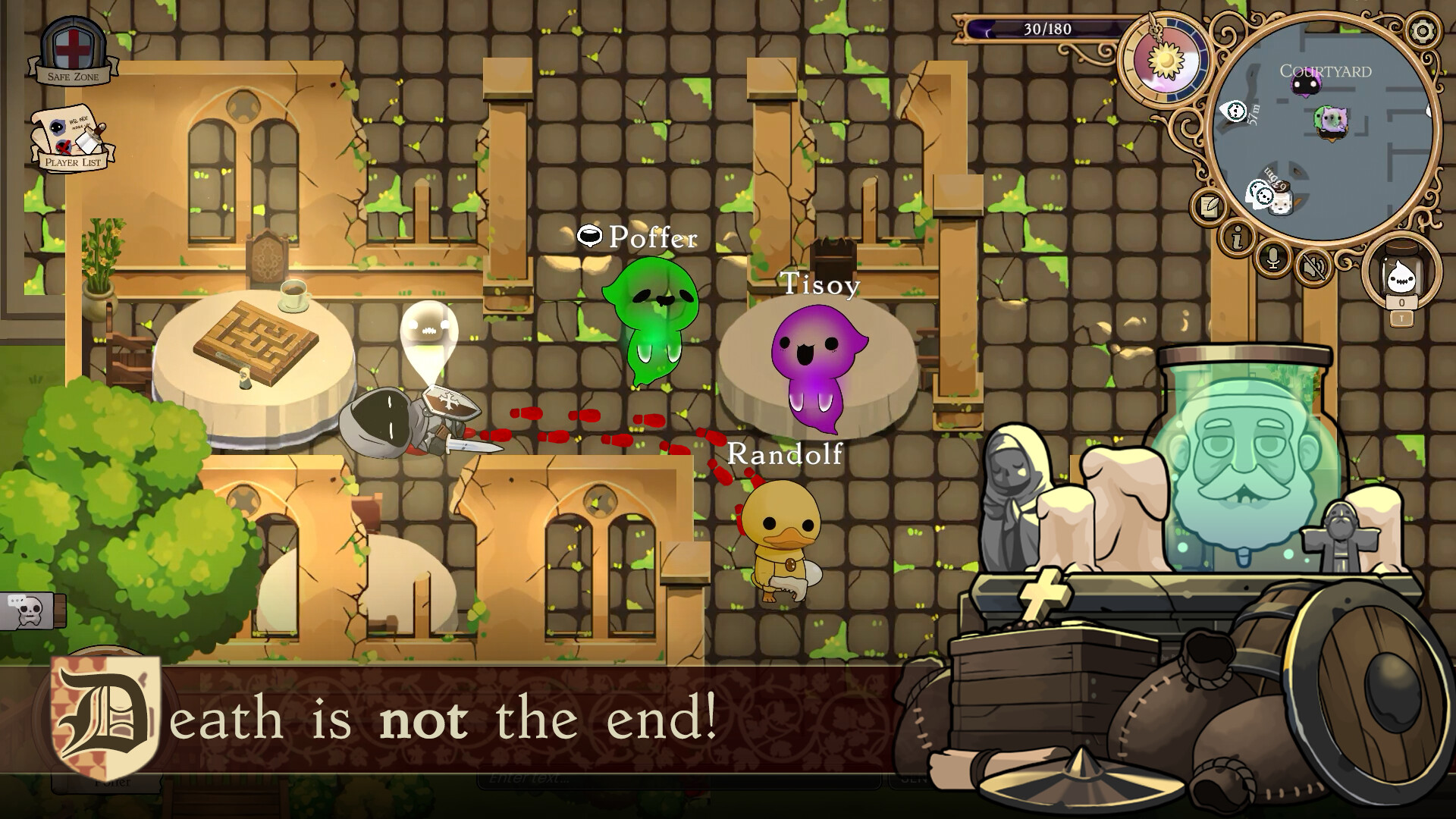Toggle the microphone for voice chat
Viewport: 1456px width, 819px height.
[x=1272, y=259]
